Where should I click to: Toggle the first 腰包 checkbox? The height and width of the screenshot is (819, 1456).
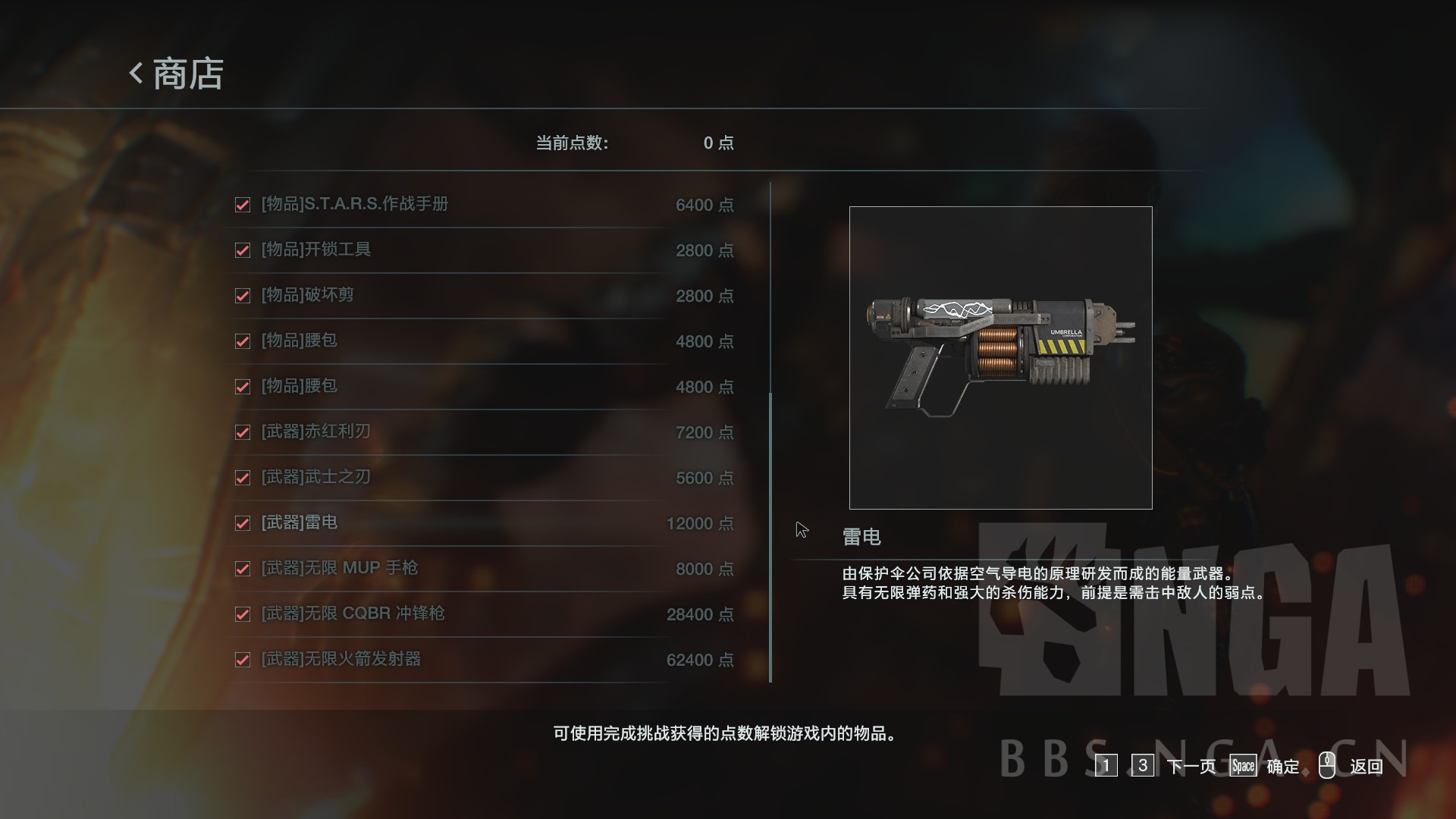point(243,341)
